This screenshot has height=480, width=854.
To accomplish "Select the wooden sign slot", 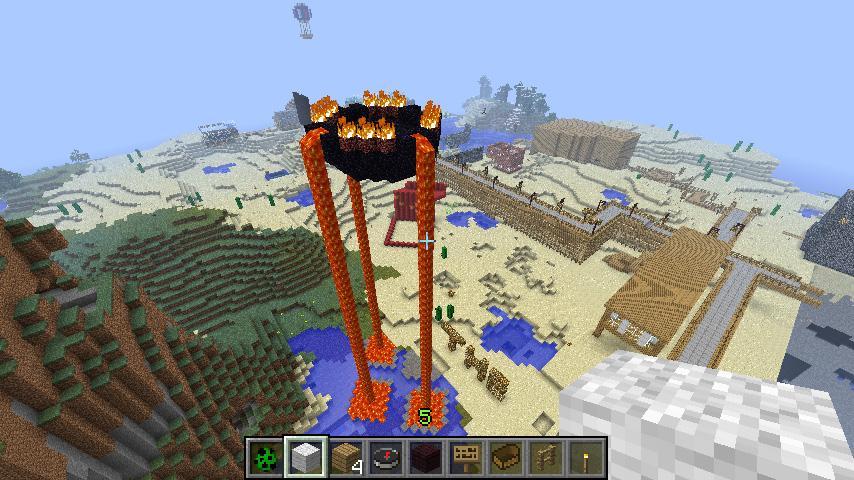I will tap(465, 458).
